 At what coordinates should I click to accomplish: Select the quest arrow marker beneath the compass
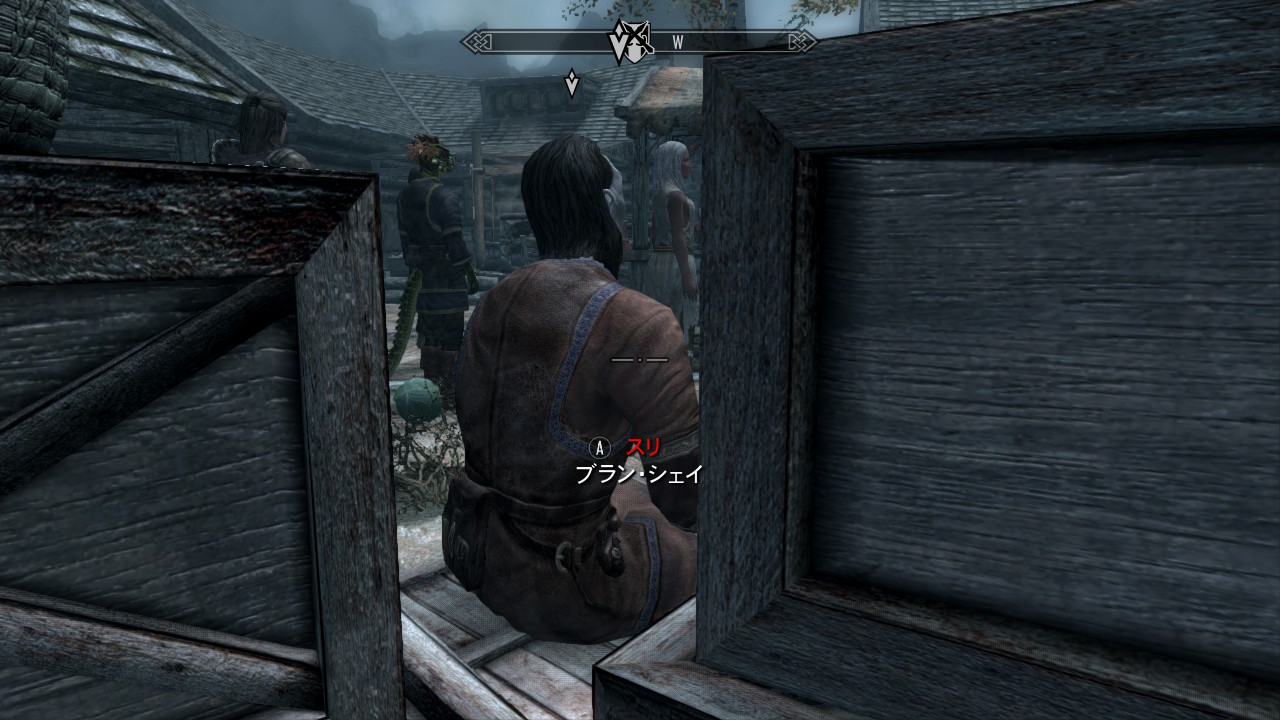pos(571,82)
